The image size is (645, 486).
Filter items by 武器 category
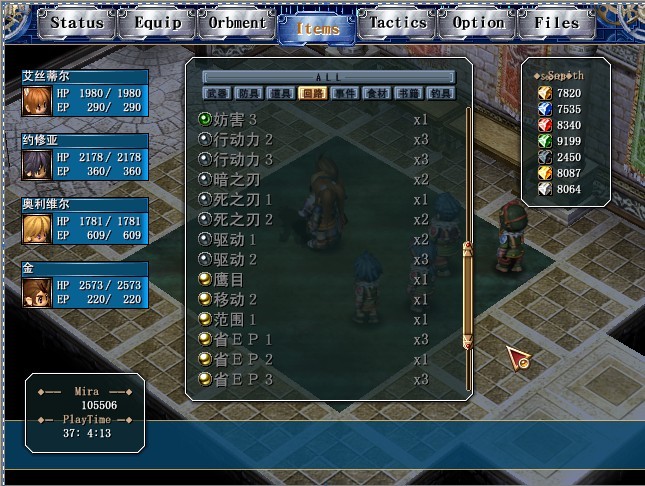(217, 94)
